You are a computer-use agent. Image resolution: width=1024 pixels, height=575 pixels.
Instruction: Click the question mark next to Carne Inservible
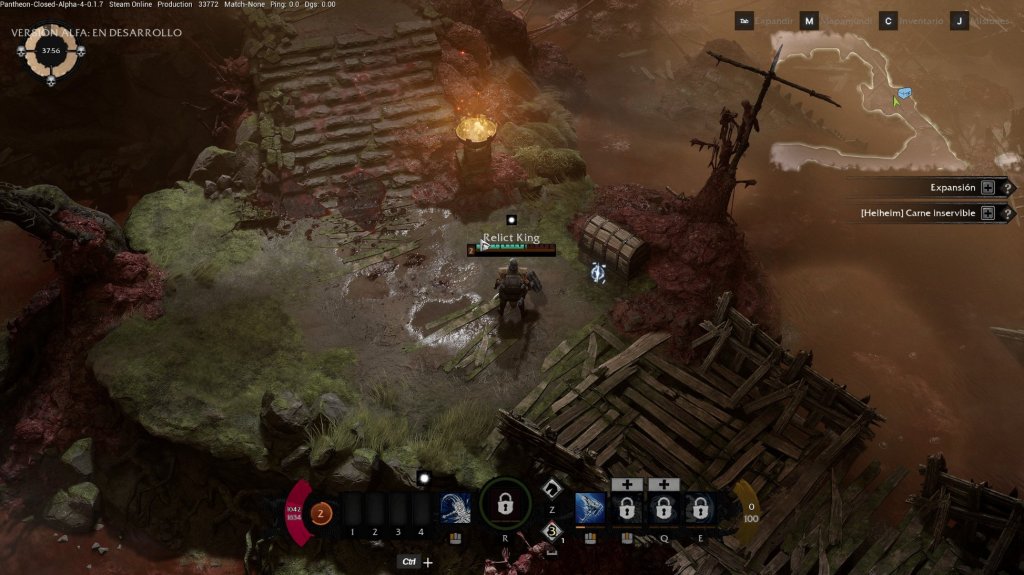tap(1008, 213)
